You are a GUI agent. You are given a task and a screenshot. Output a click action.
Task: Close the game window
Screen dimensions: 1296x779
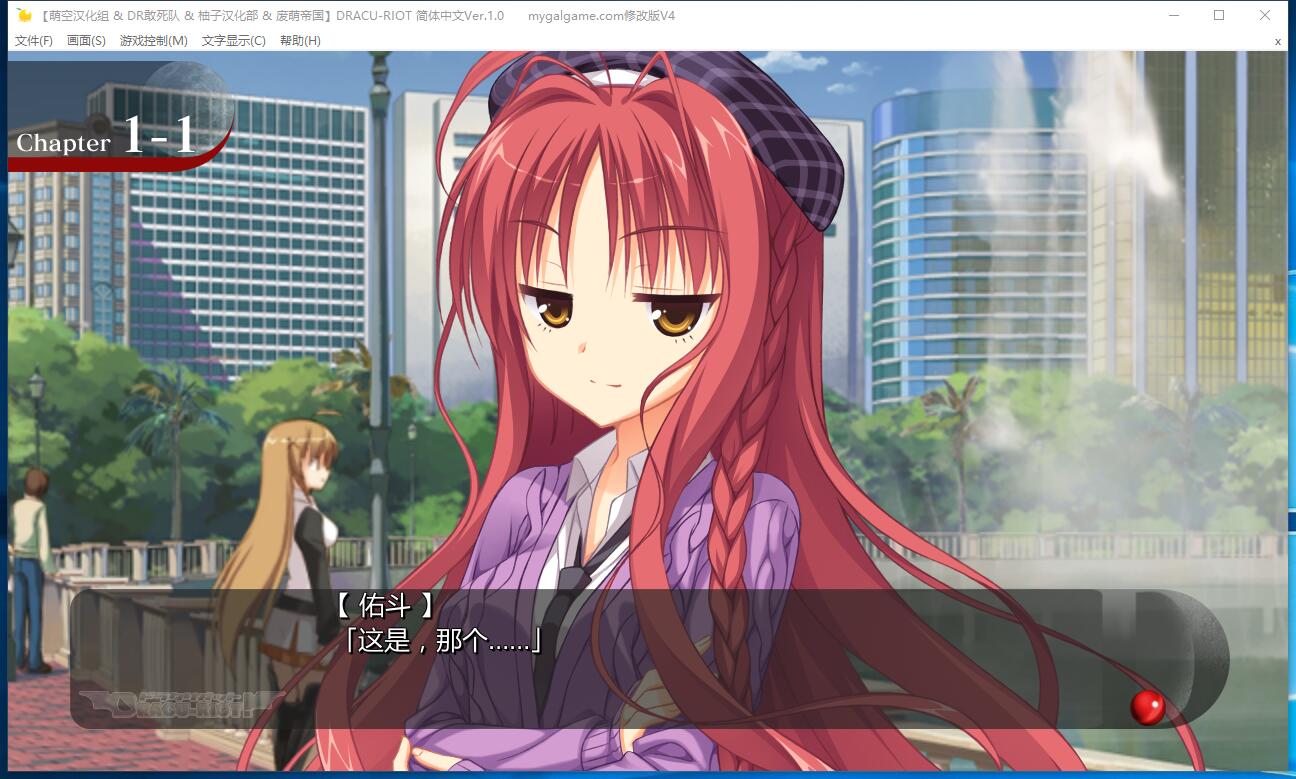click(1265, 15)
